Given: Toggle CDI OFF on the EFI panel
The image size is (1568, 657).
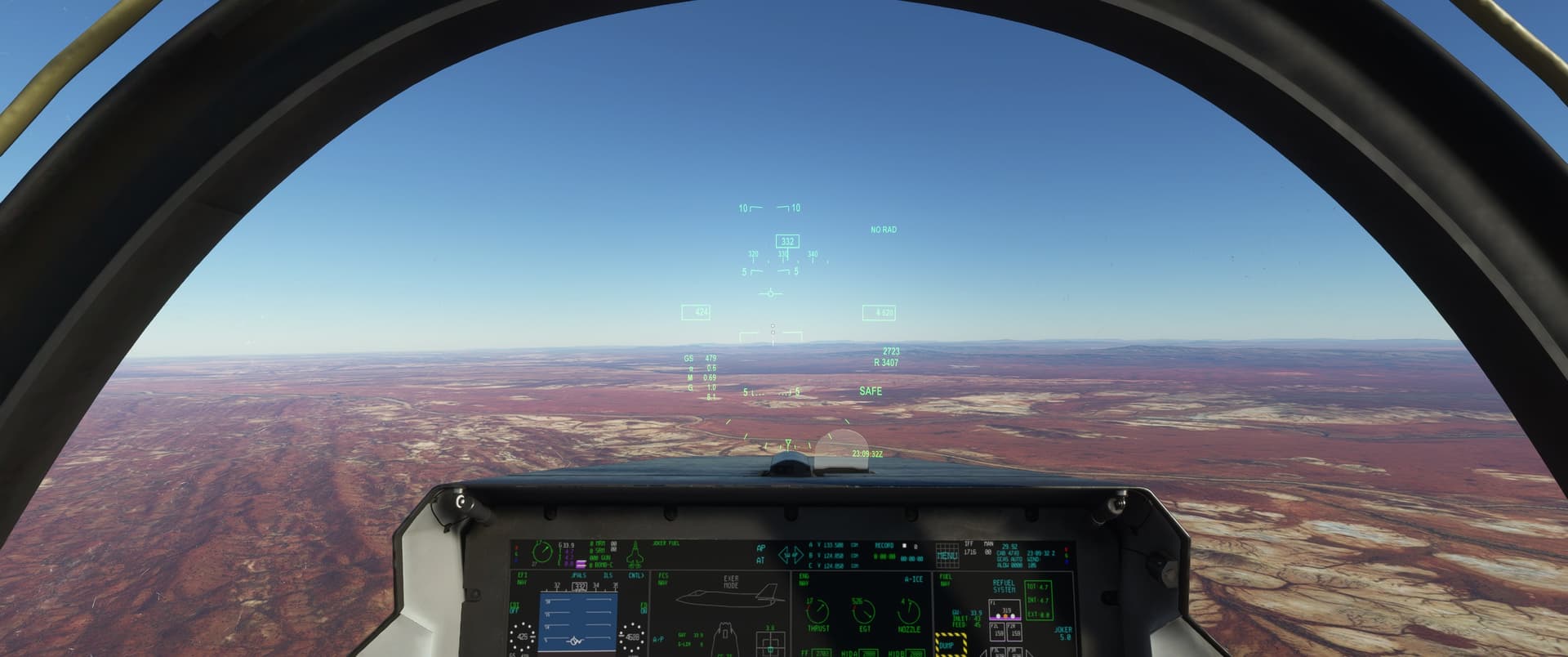Looking at the screenshot, I should (x=514, y=611).
